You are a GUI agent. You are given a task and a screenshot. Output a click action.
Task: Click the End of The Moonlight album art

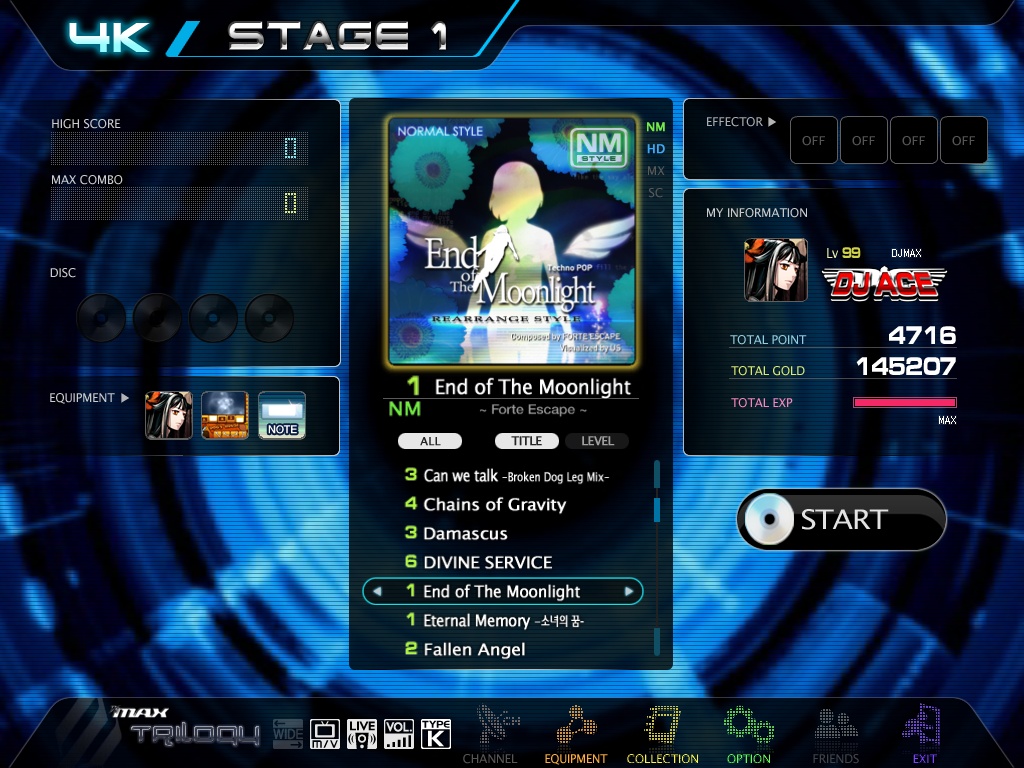point(512,240)
